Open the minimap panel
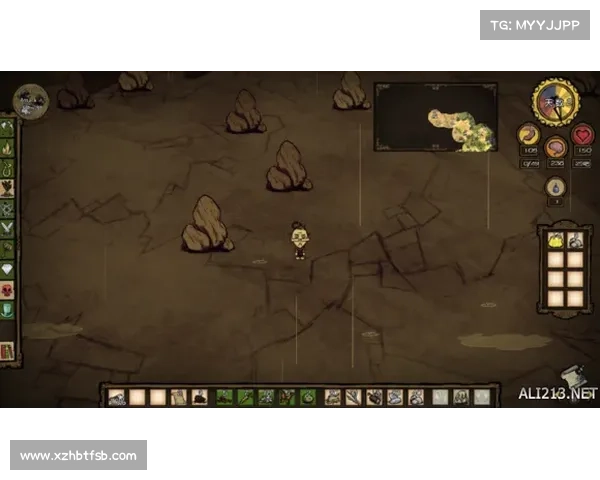Screen dimensions: 600x480 (x=436, y=116)
